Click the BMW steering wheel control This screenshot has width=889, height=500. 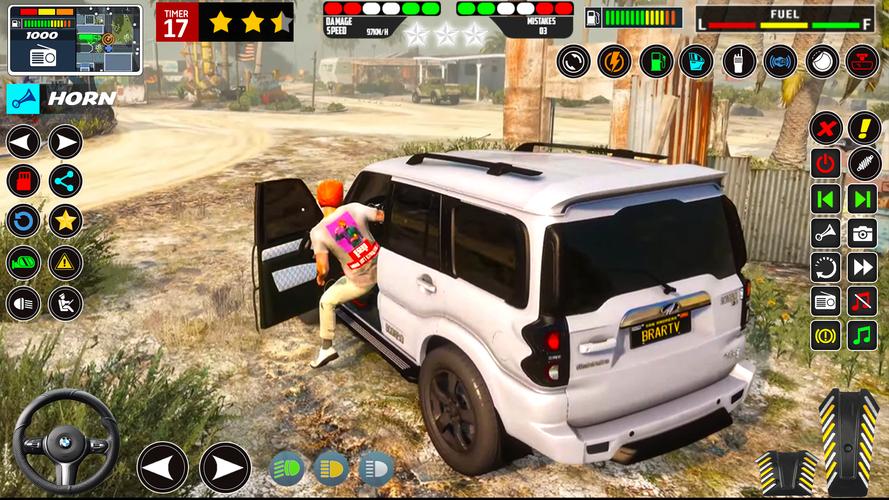pyautogui.click(x=66, y=441)
